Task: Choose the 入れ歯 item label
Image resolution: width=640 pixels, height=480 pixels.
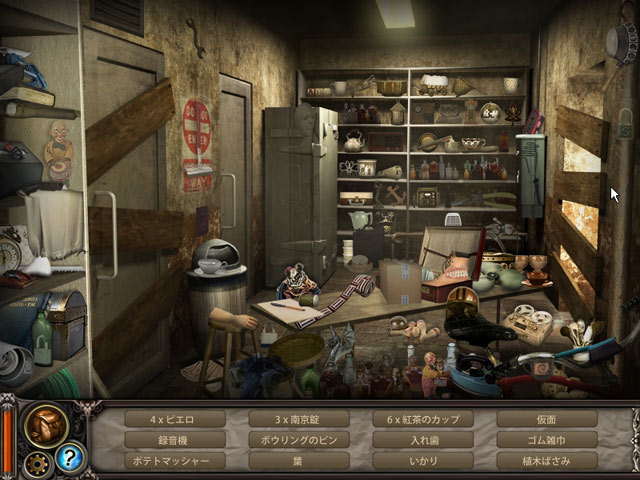Action: click(x=422, y=440)
